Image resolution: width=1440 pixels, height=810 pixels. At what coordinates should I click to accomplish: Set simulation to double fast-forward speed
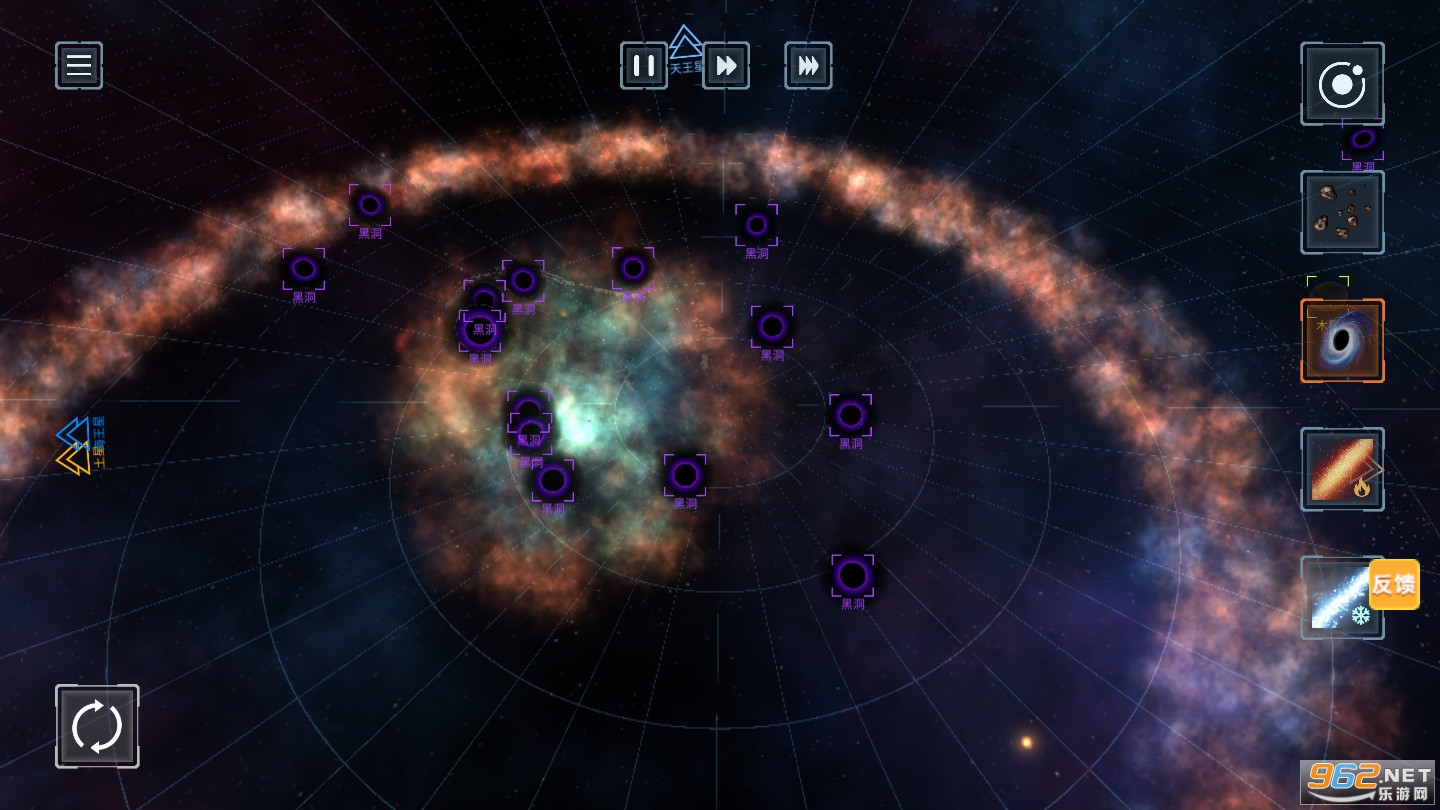click(x=726, y=66)
